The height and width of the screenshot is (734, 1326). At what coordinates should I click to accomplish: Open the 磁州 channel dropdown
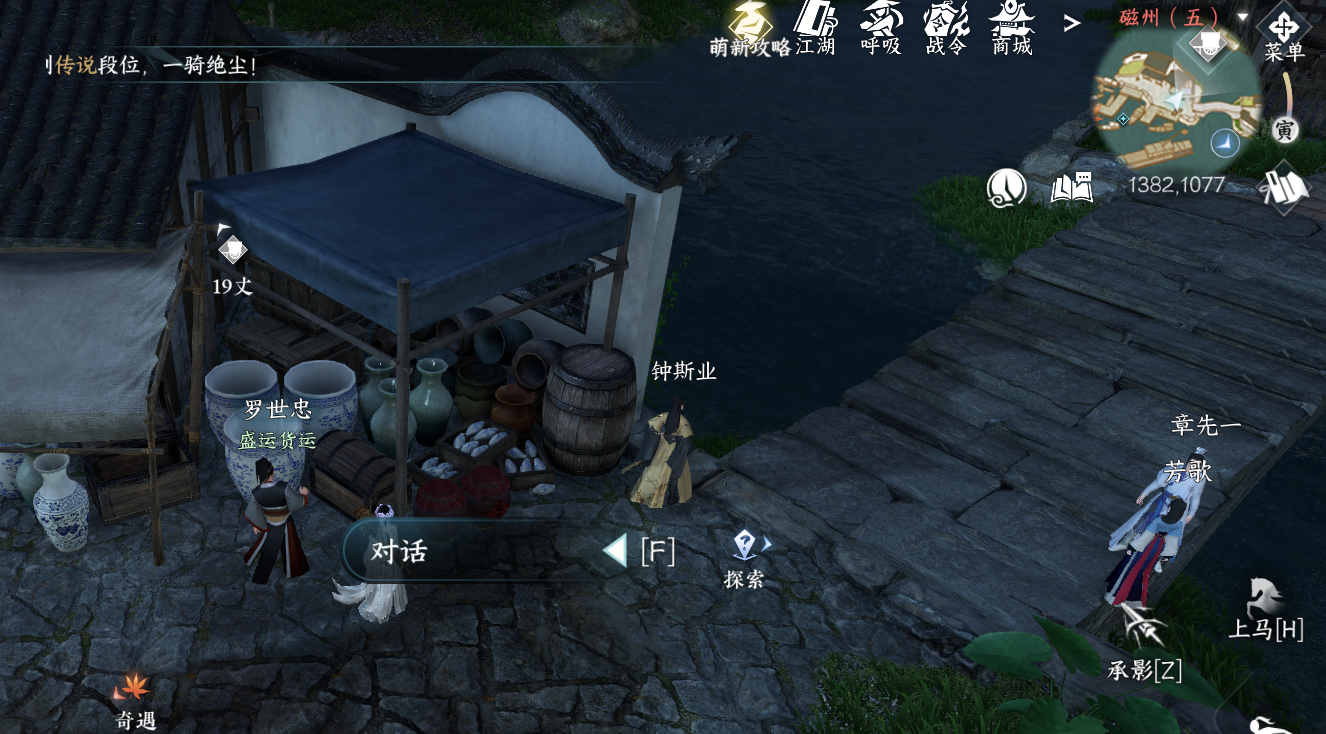(x=1243, y=17)
